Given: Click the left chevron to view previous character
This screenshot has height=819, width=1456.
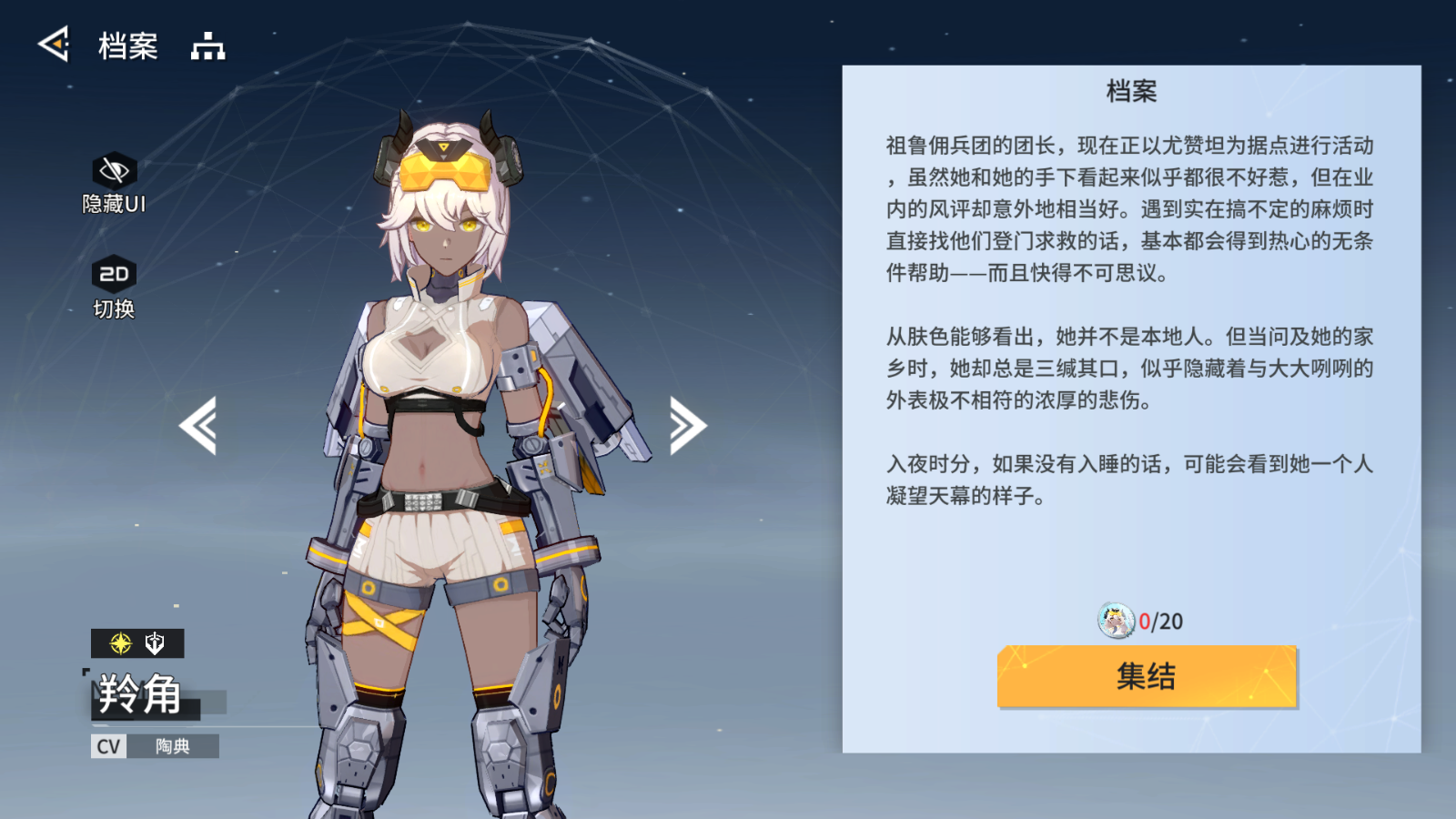Looking at the screenshot, I should point(202,424).
